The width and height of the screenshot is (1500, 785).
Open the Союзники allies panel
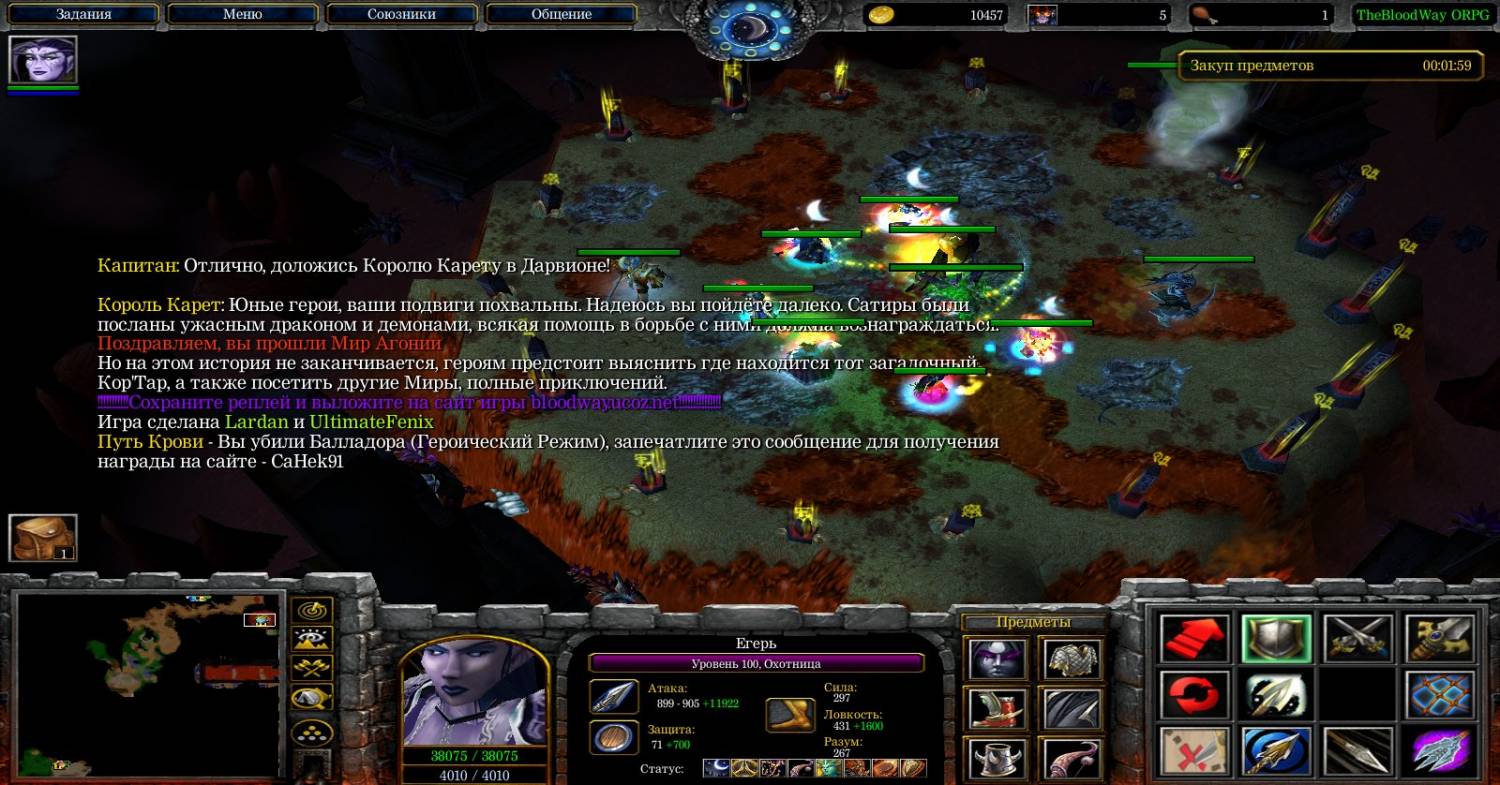pyautogui.click(x=401, y=14)
